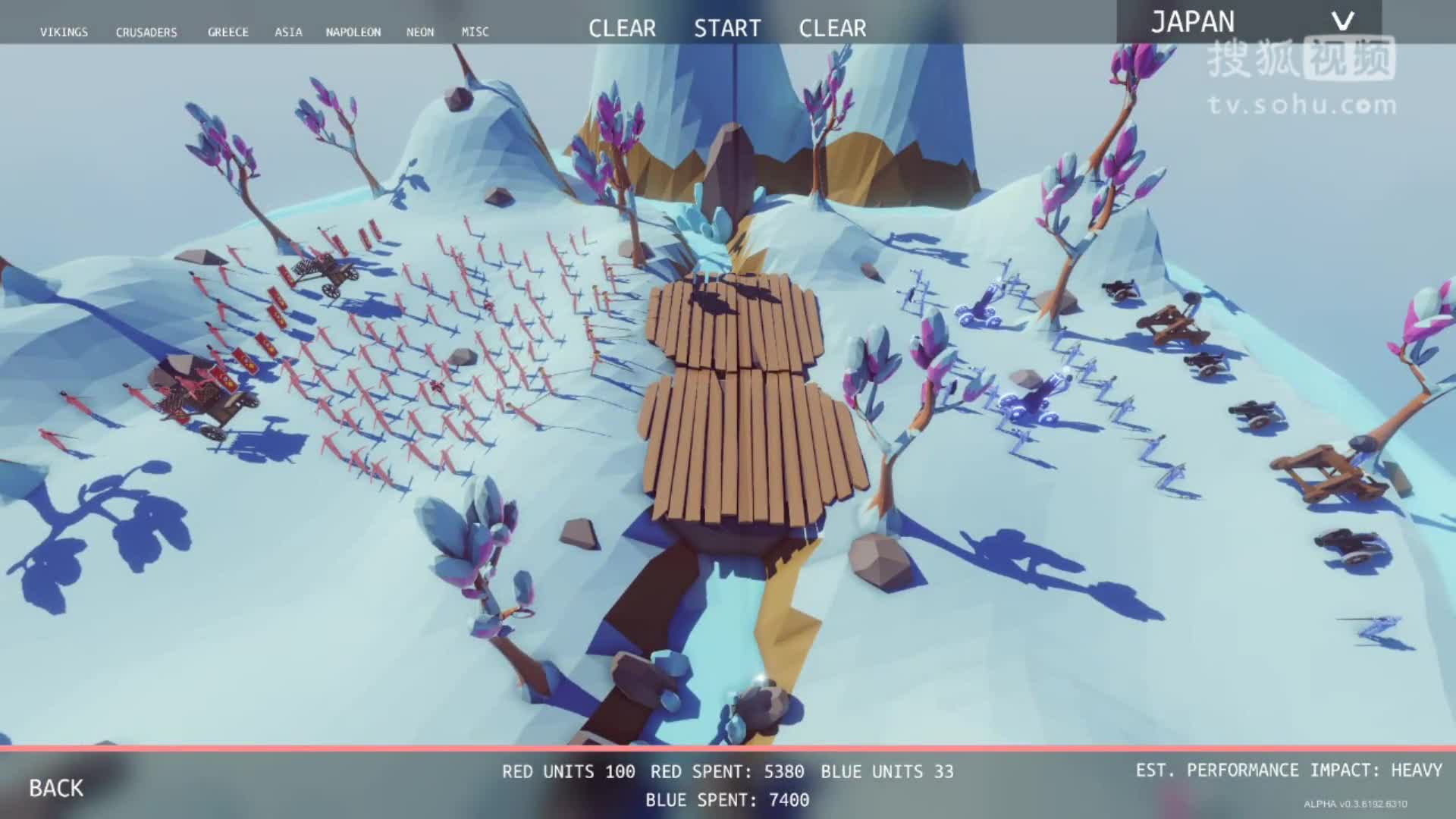
Task: Browse the MISC faction category
Action: coord(476,32)
